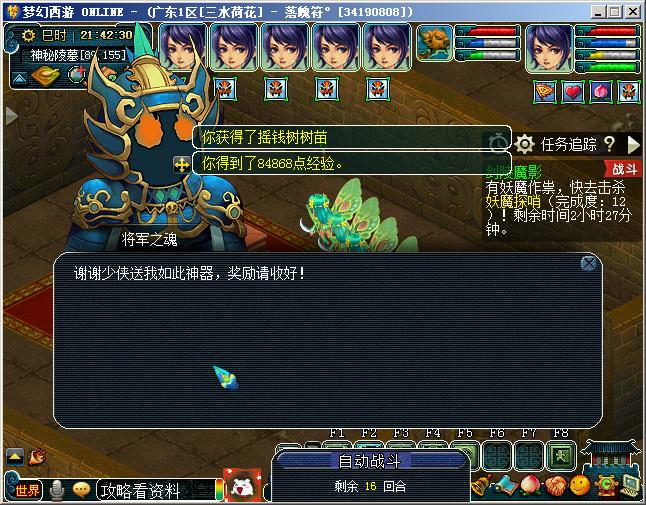Open the task tracker gear settings

coord(525,145)
